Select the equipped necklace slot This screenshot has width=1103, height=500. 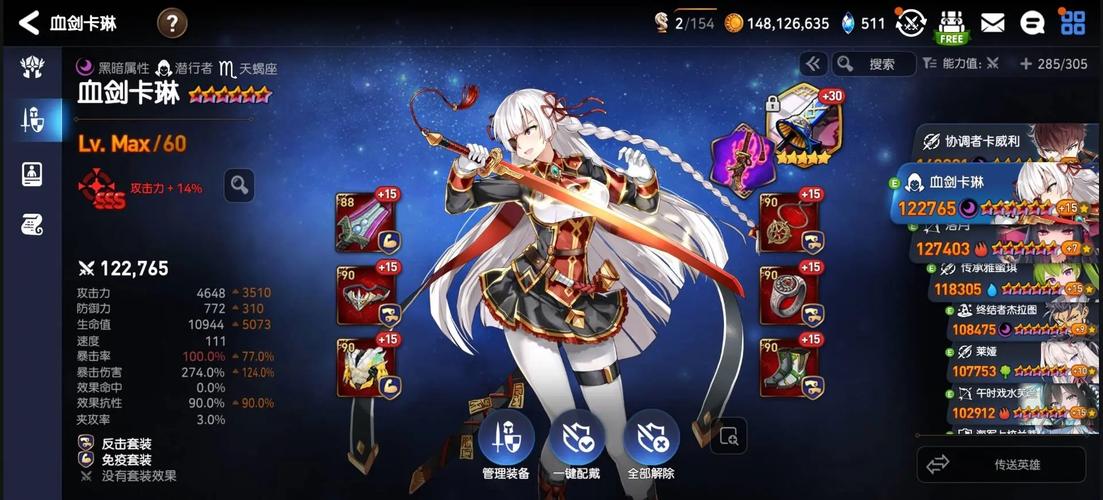(789, 221)
